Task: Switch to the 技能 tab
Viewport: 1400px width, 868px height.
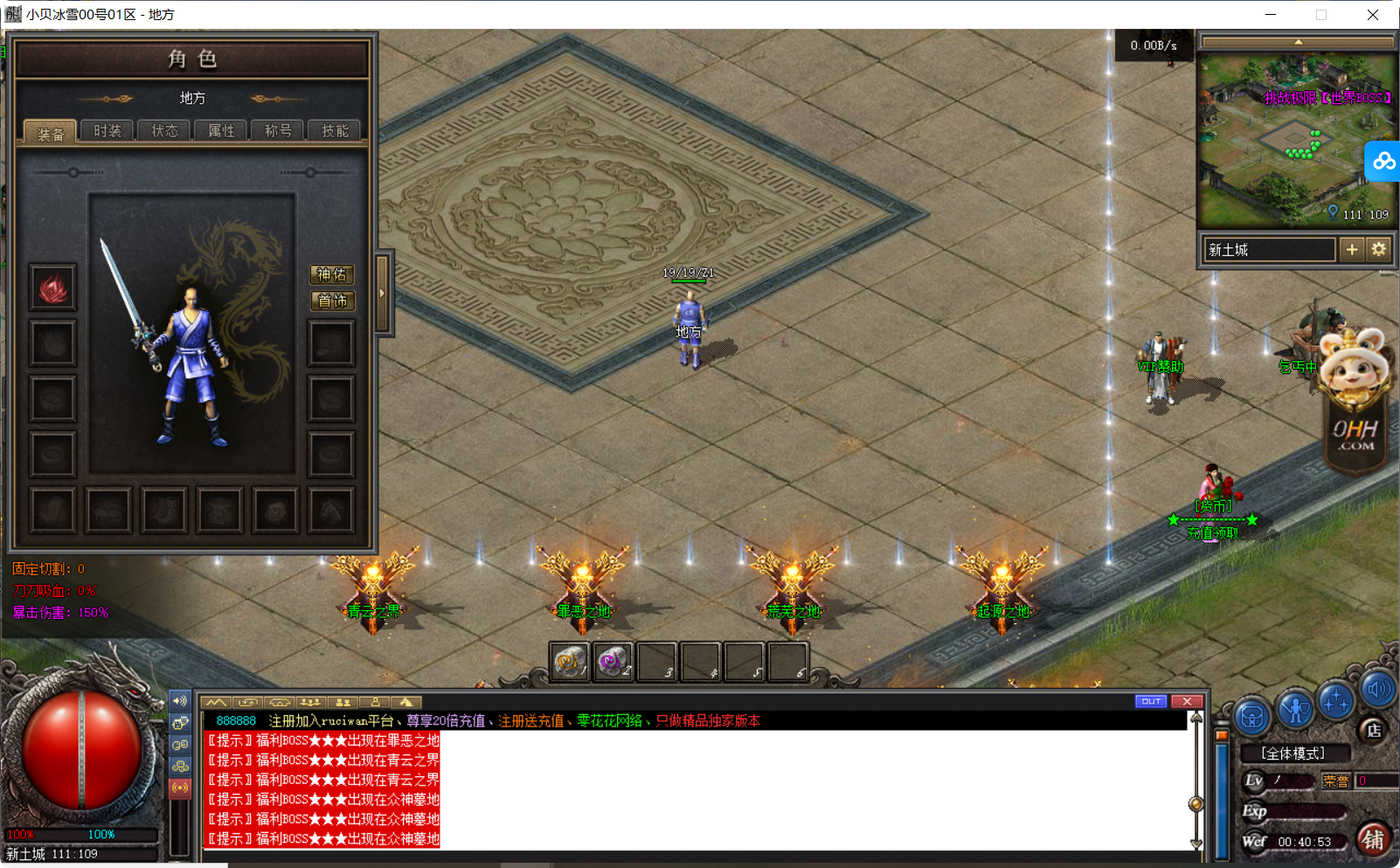Action: point(335,130)
